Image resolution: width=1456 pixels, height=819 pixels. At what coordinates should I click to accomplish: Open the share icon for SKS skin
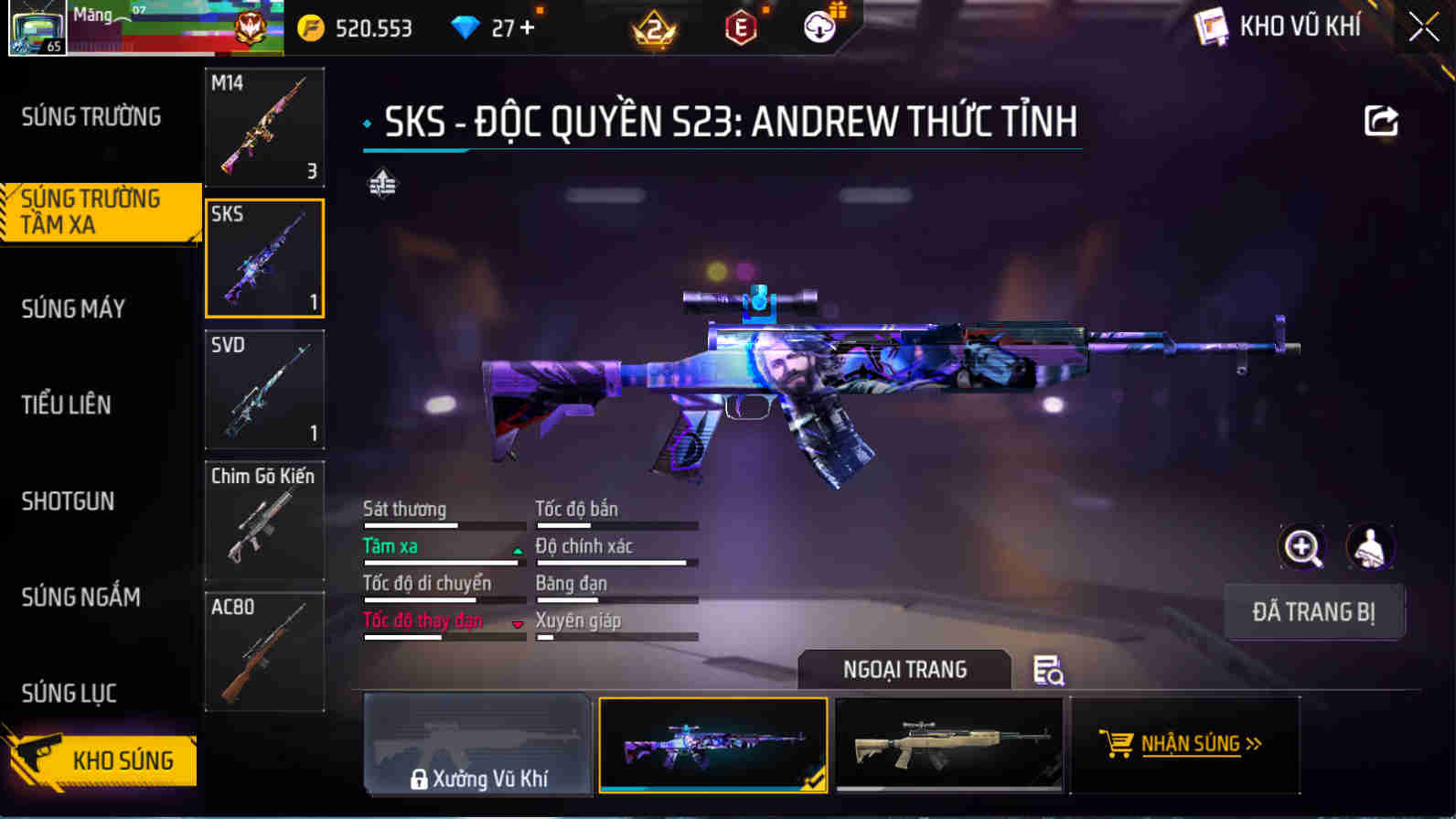pos(1383,119)
